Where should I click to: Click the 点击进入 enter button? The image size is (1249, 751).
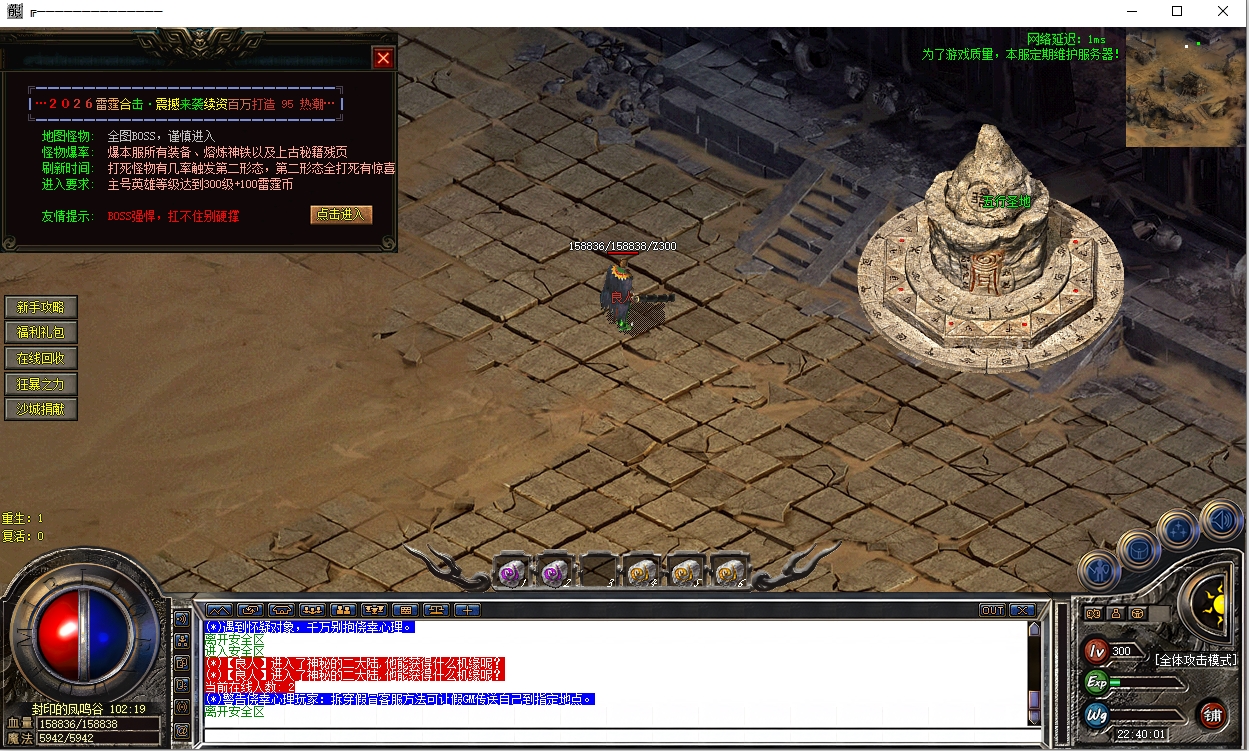pyautogui.click(x=341, y=215)
